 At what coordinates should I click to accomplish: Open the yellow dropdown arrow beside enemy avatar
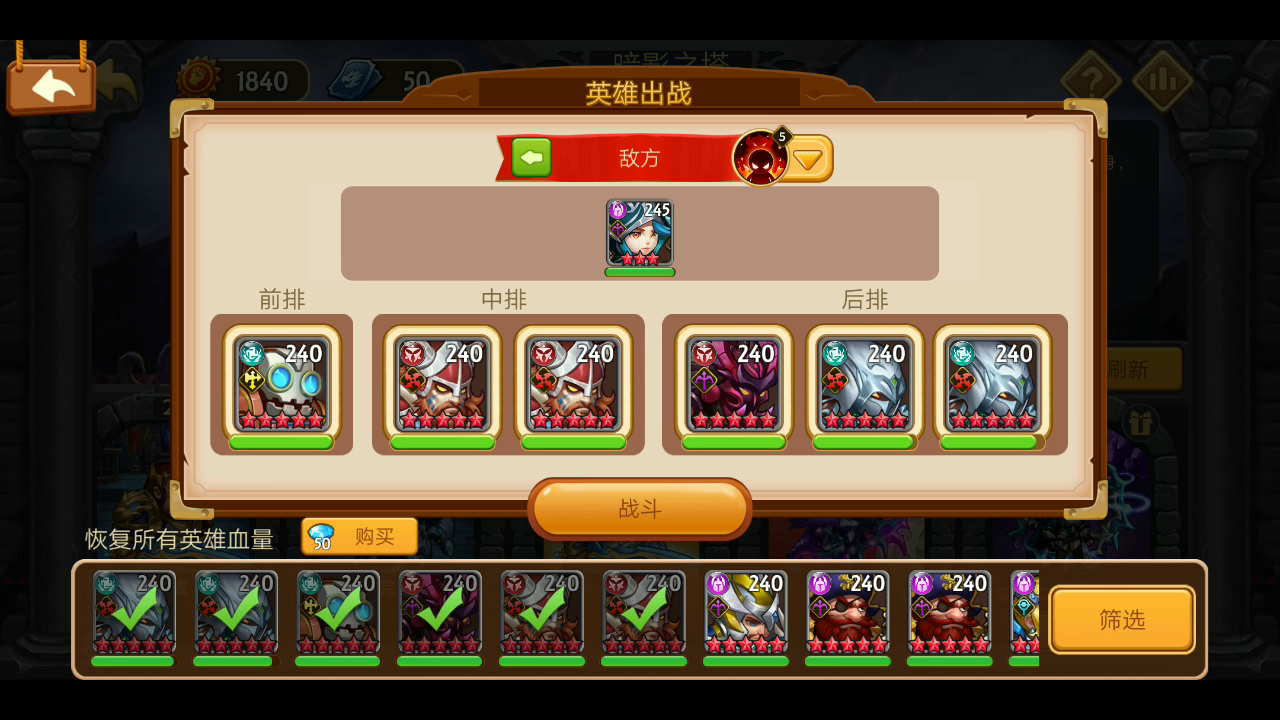click(x=809, y=157)
